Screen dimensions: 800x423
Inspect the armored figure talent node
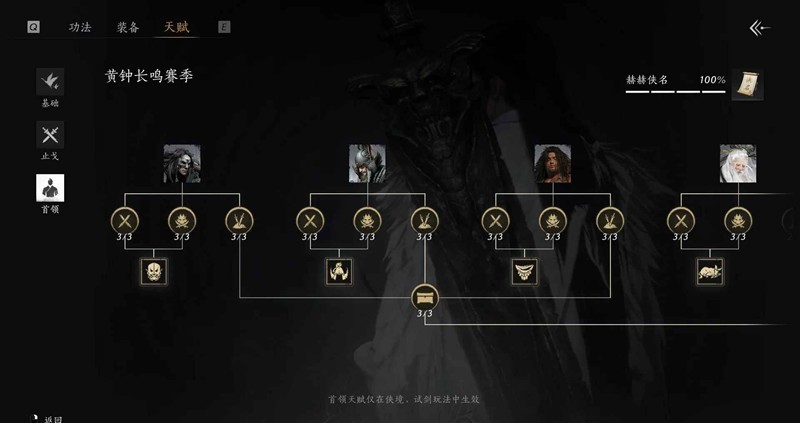click(x=339, y=271)
